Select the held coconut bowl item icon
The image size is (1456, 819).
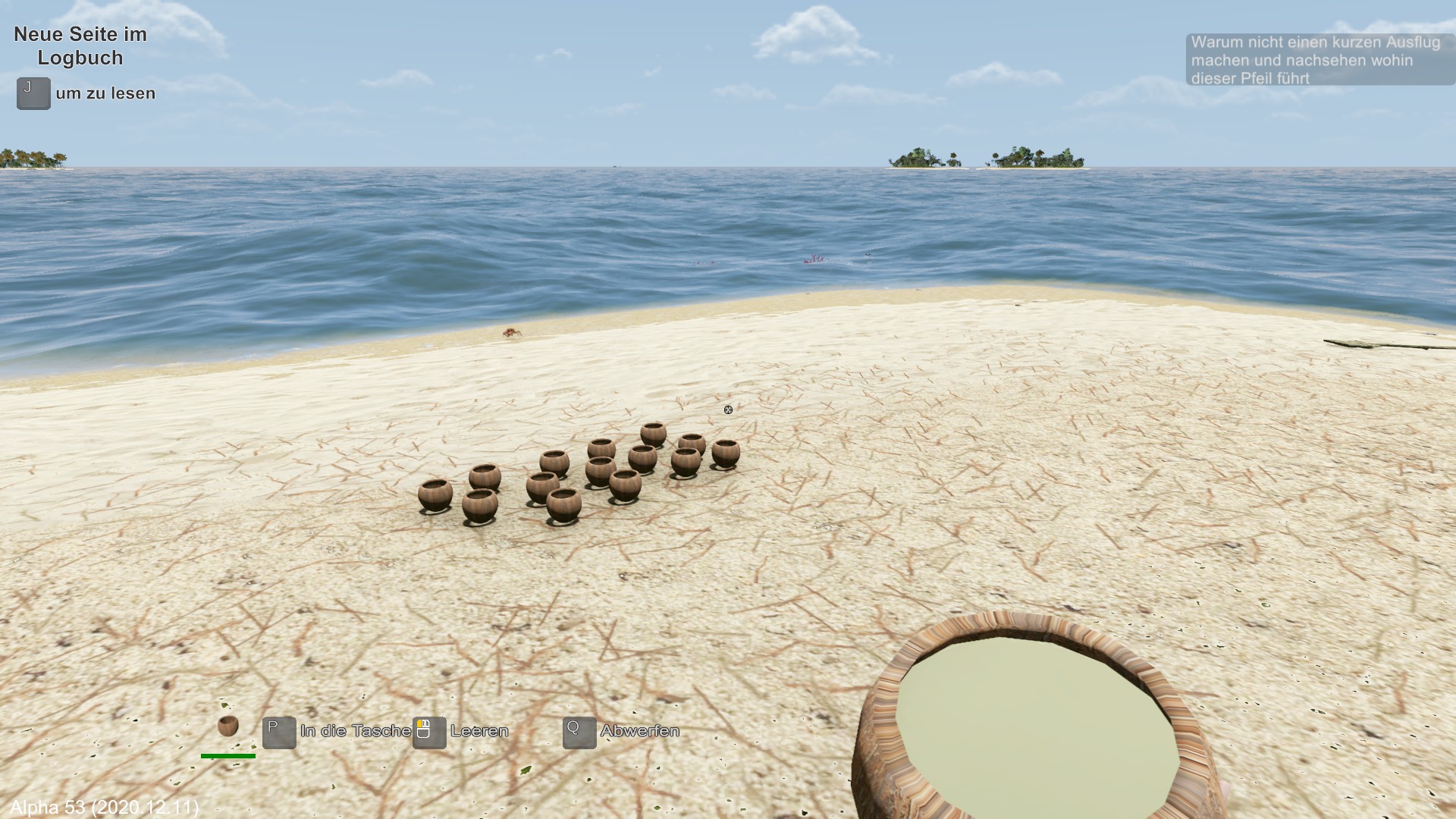(227, 726)
